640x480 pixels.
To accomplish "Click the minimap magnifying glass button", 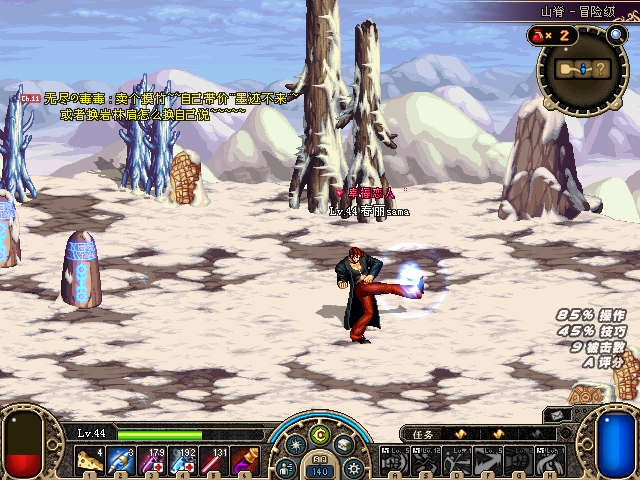I will 614,32.
